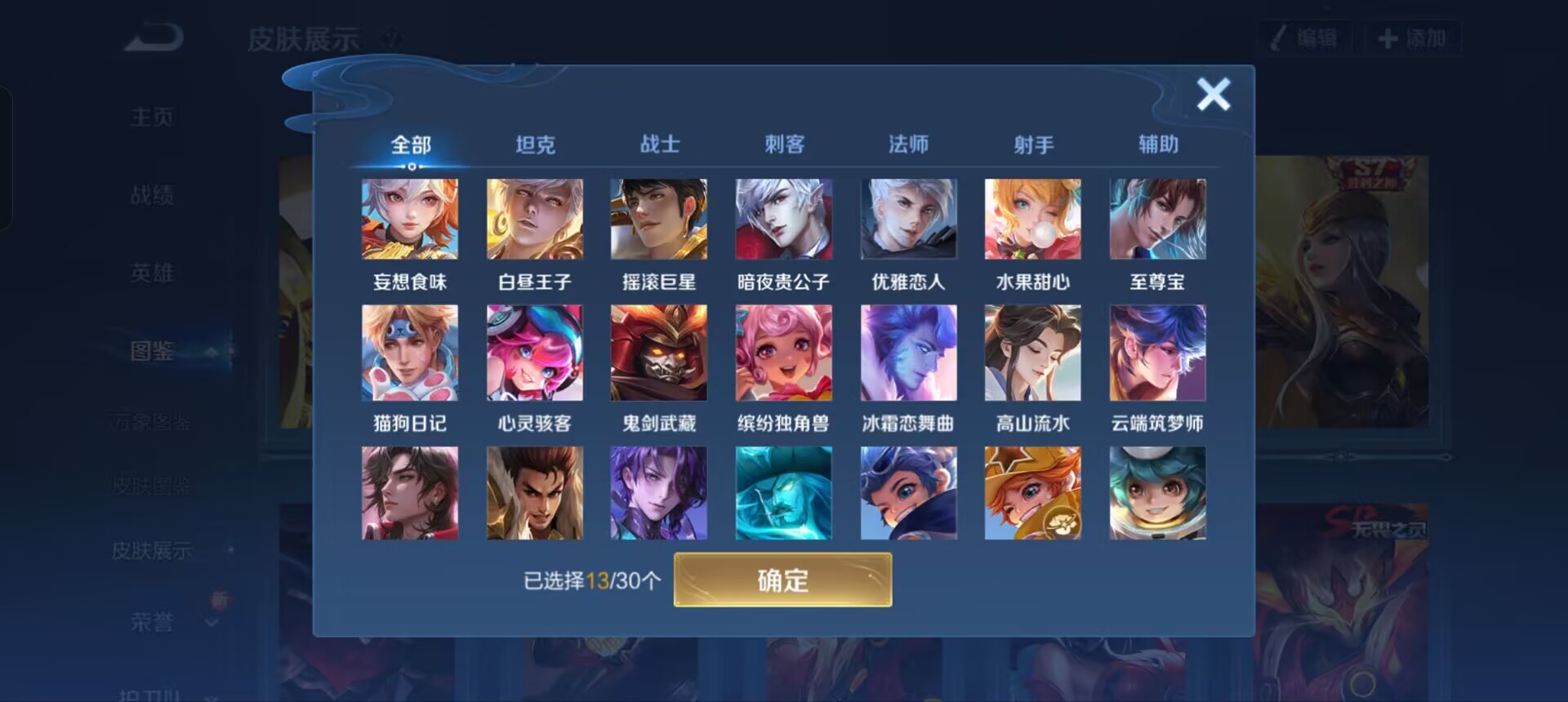Pick the 云端筑梦师 skin icon

coord(1157,352)
